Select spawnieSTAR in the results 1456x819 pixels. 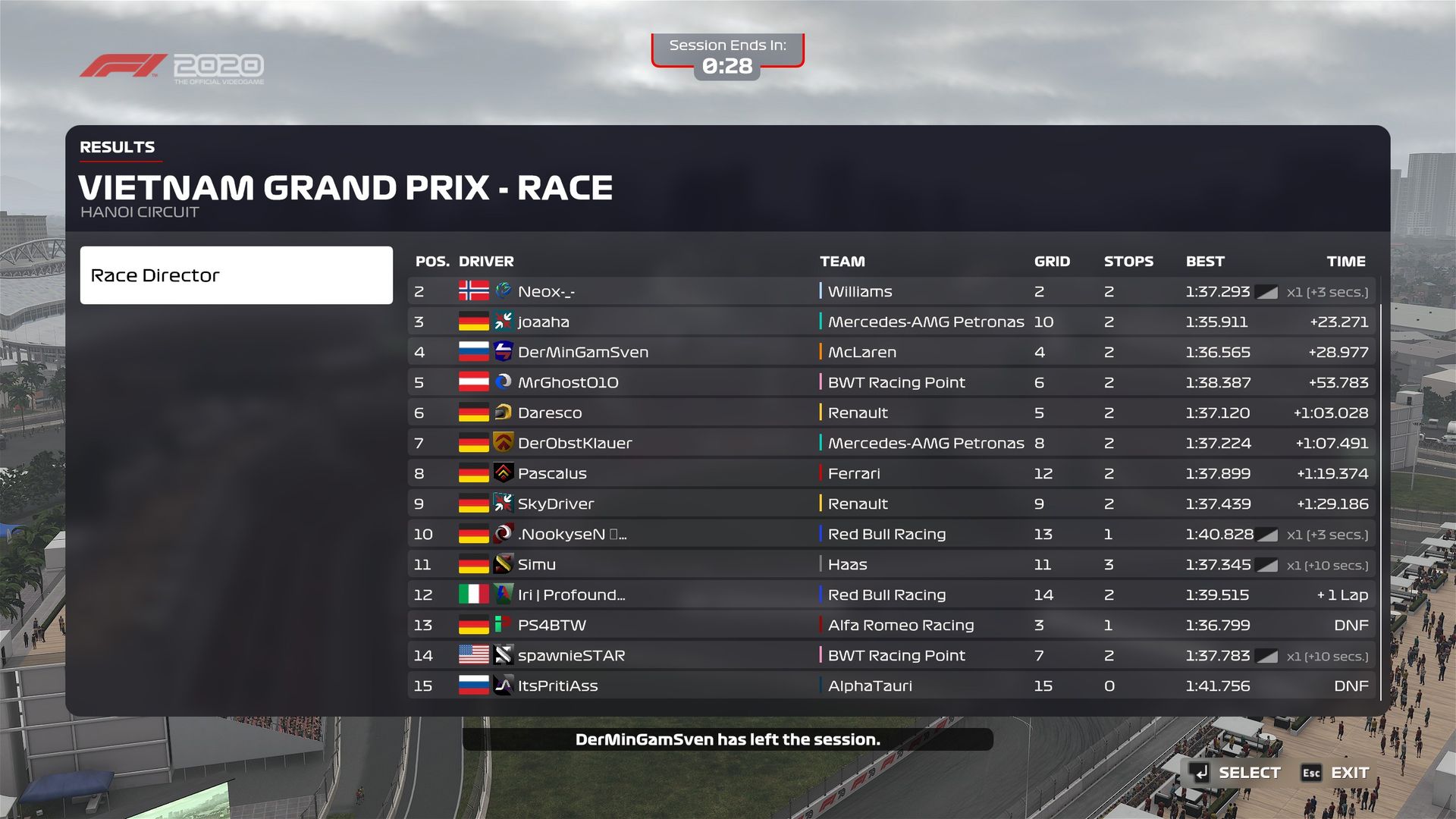point(891,655)
